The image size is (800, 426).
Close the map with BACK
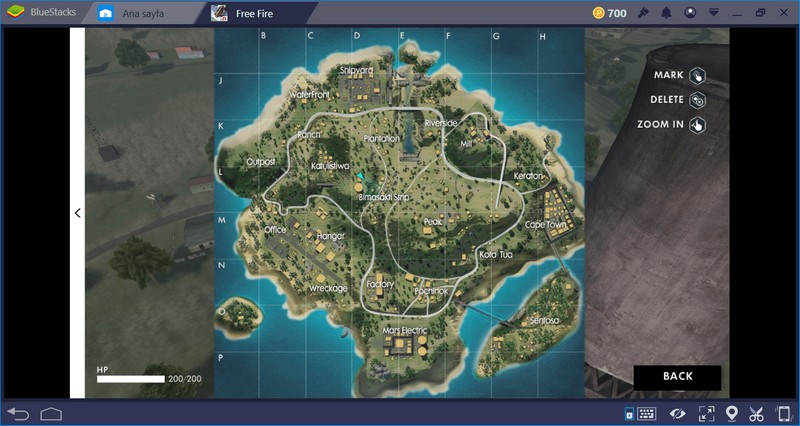click(x=677, y=377)
